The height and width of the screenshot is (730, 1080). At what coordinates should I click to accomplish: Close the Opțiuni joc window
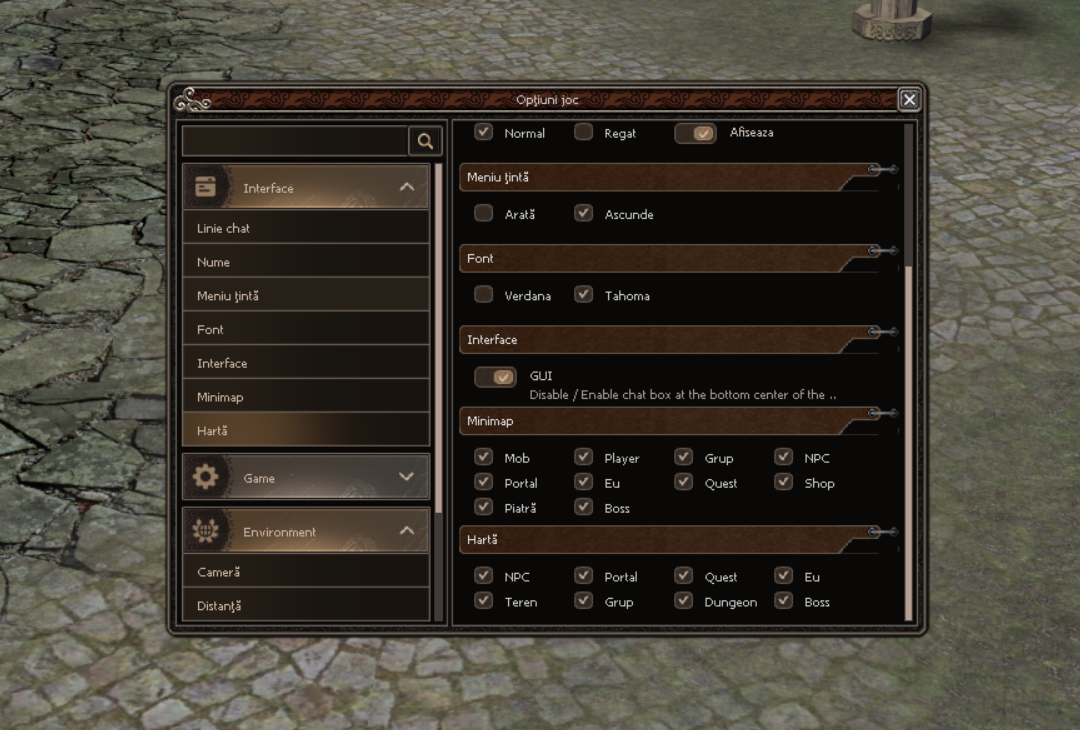908,99
